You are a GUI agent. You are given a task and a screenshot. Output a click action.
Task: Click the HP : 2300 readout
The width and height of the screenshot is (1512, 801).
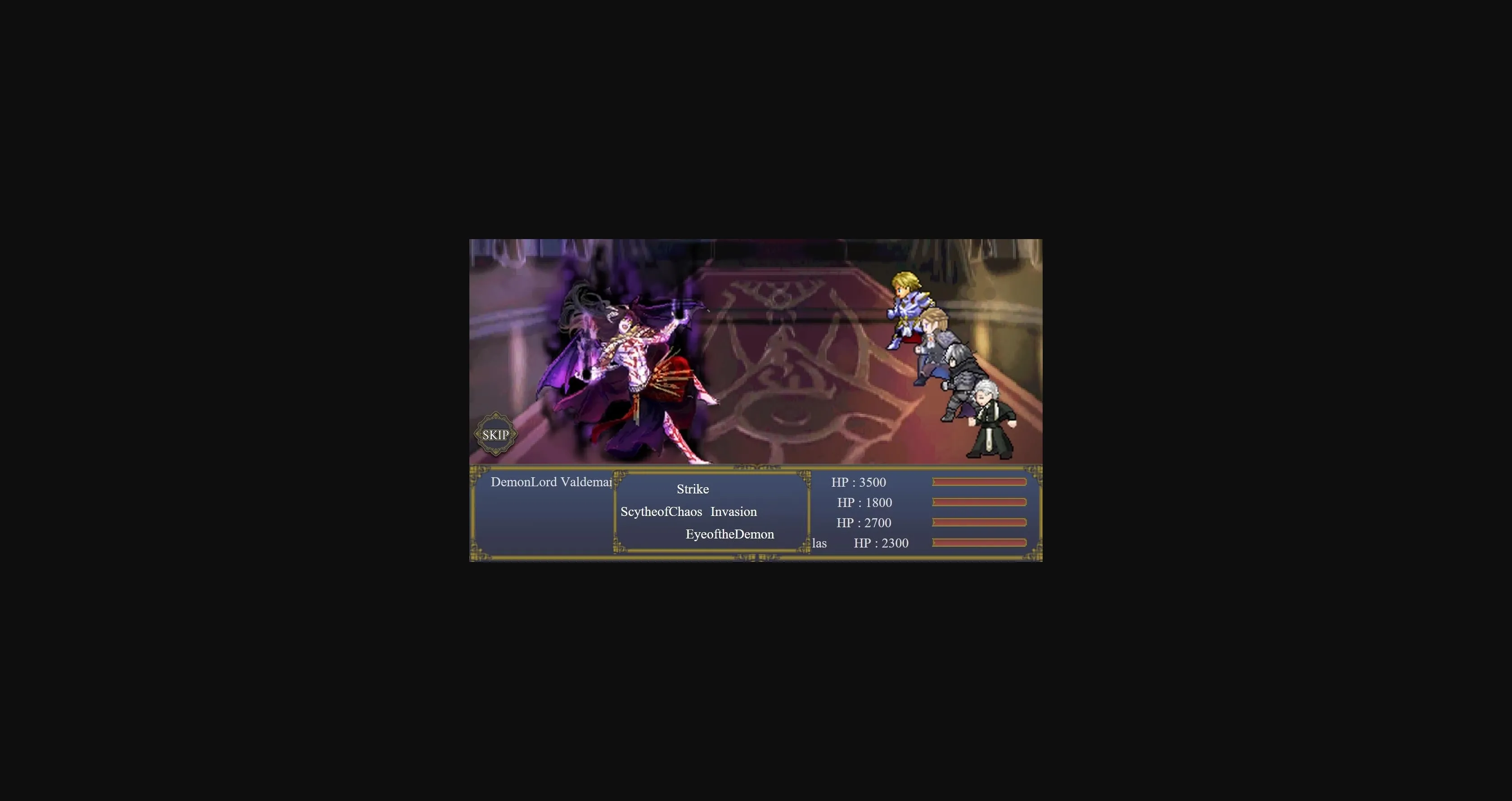(881, 543)
